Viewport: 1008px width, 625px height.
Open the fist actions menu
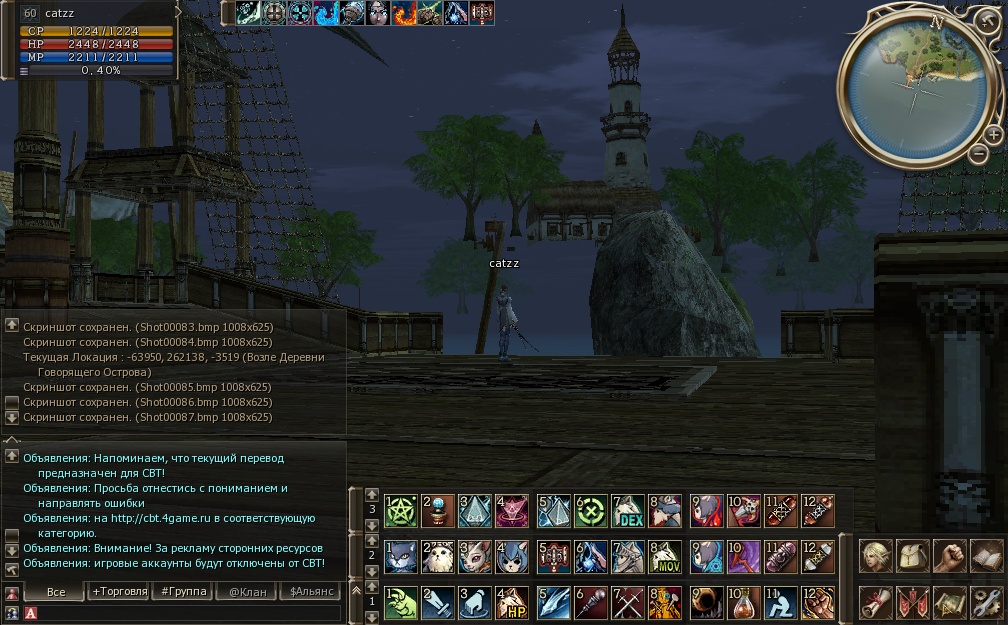pos(950,557)
